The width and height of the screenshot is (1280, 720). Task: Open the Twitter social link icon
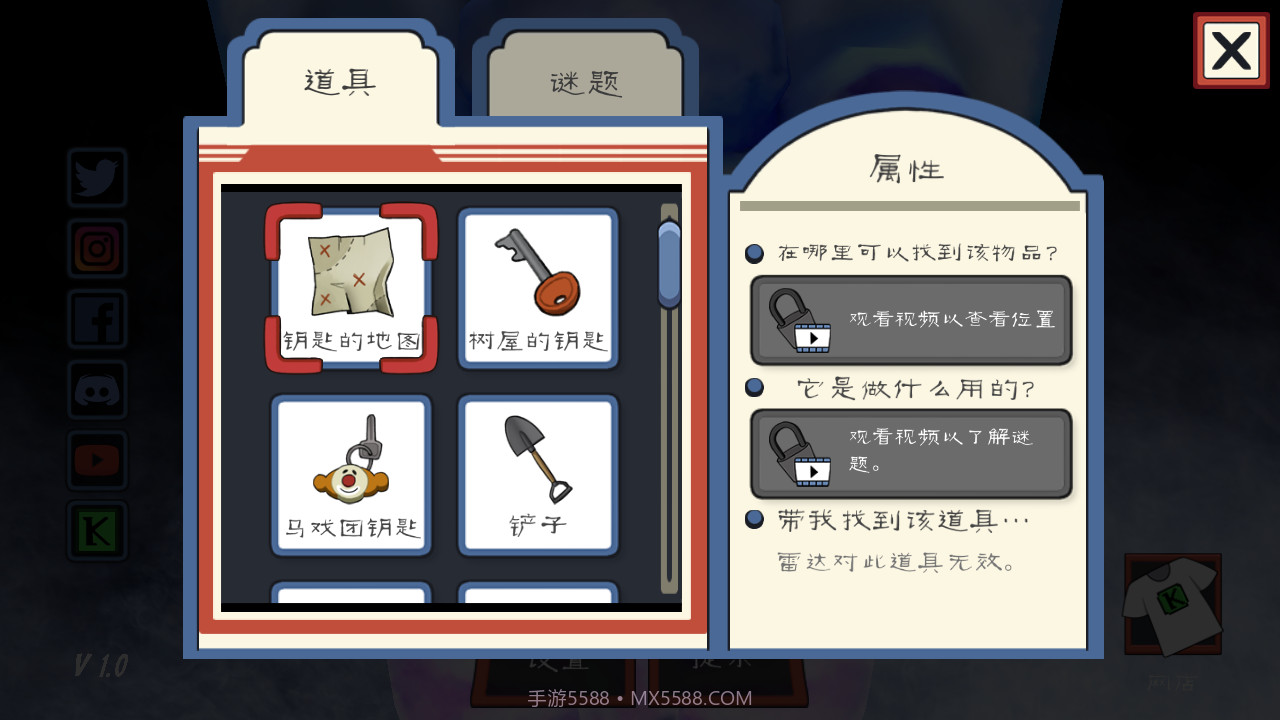[96, 178]
